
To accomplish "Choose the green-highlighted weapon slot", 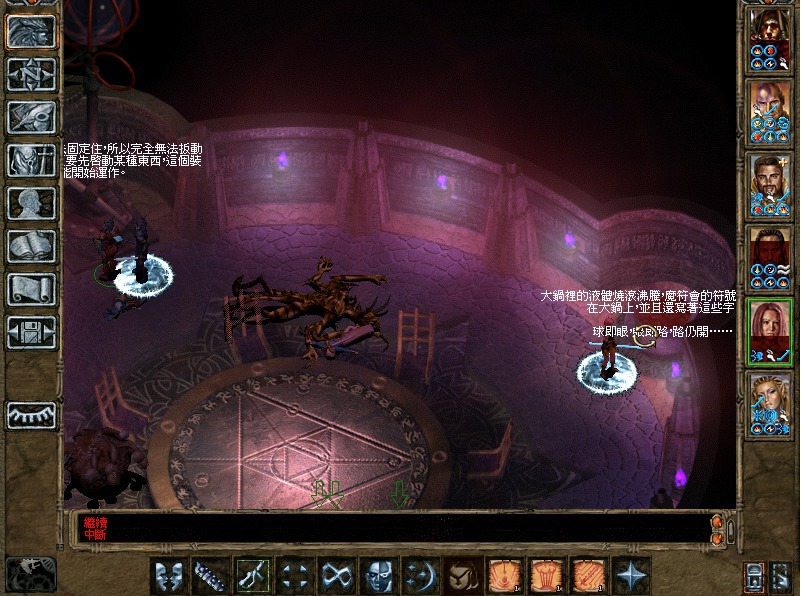I will tap(251, 575).
